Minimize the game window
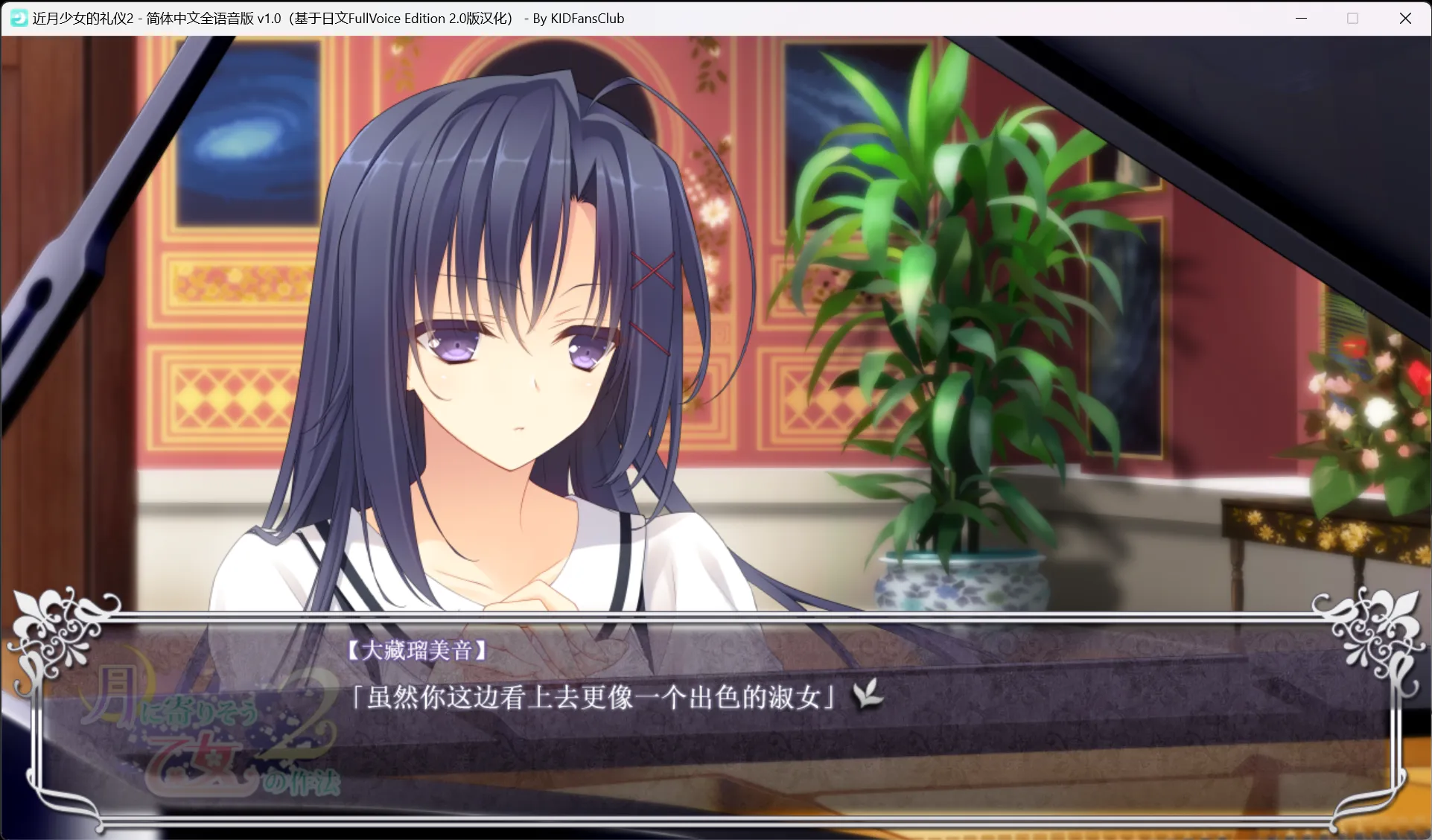Screen dimensions: 1432x840 pyautogui.click(x=1301, y=19)
